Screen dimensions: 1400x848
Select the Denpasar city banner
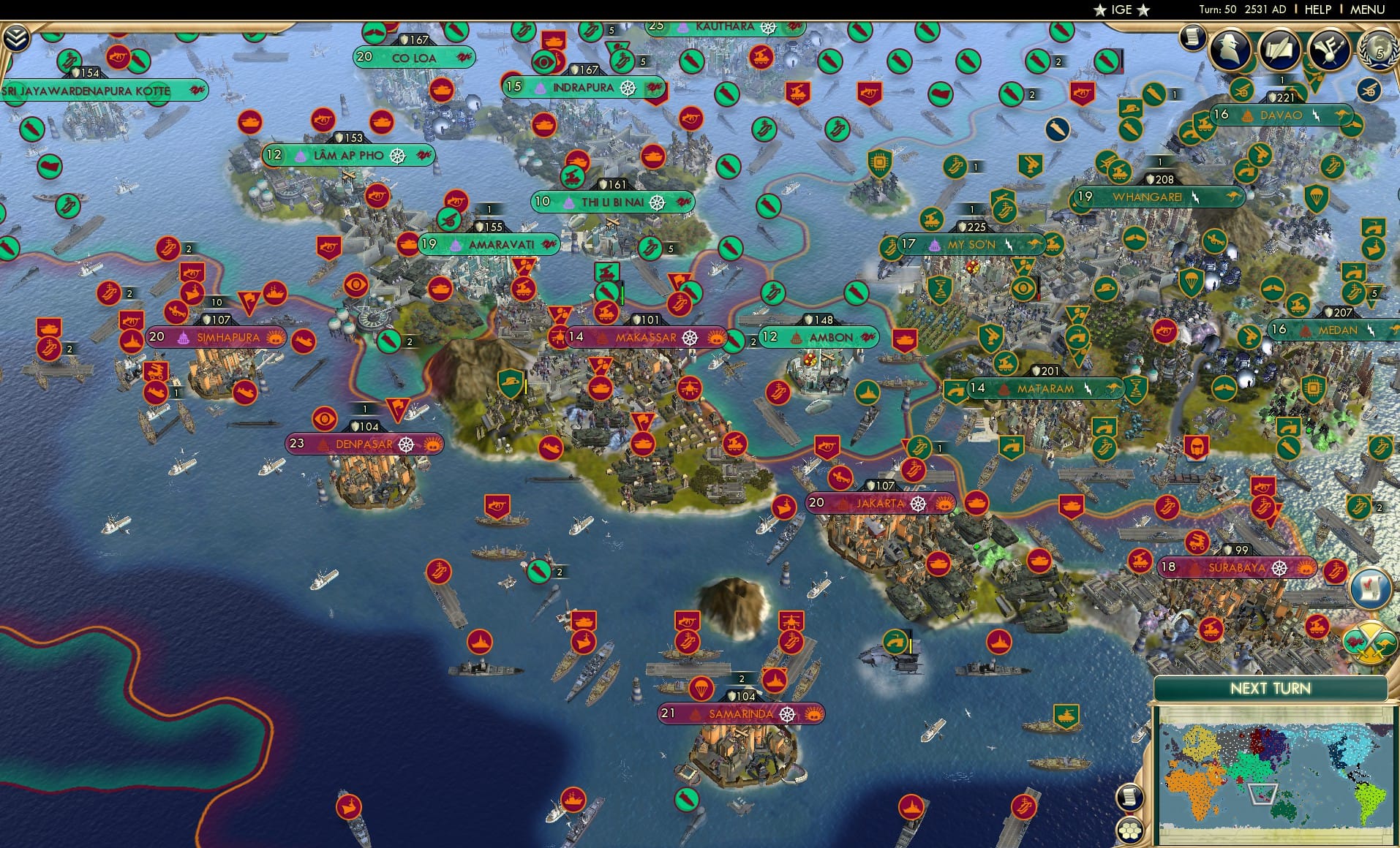pos(366,443)
